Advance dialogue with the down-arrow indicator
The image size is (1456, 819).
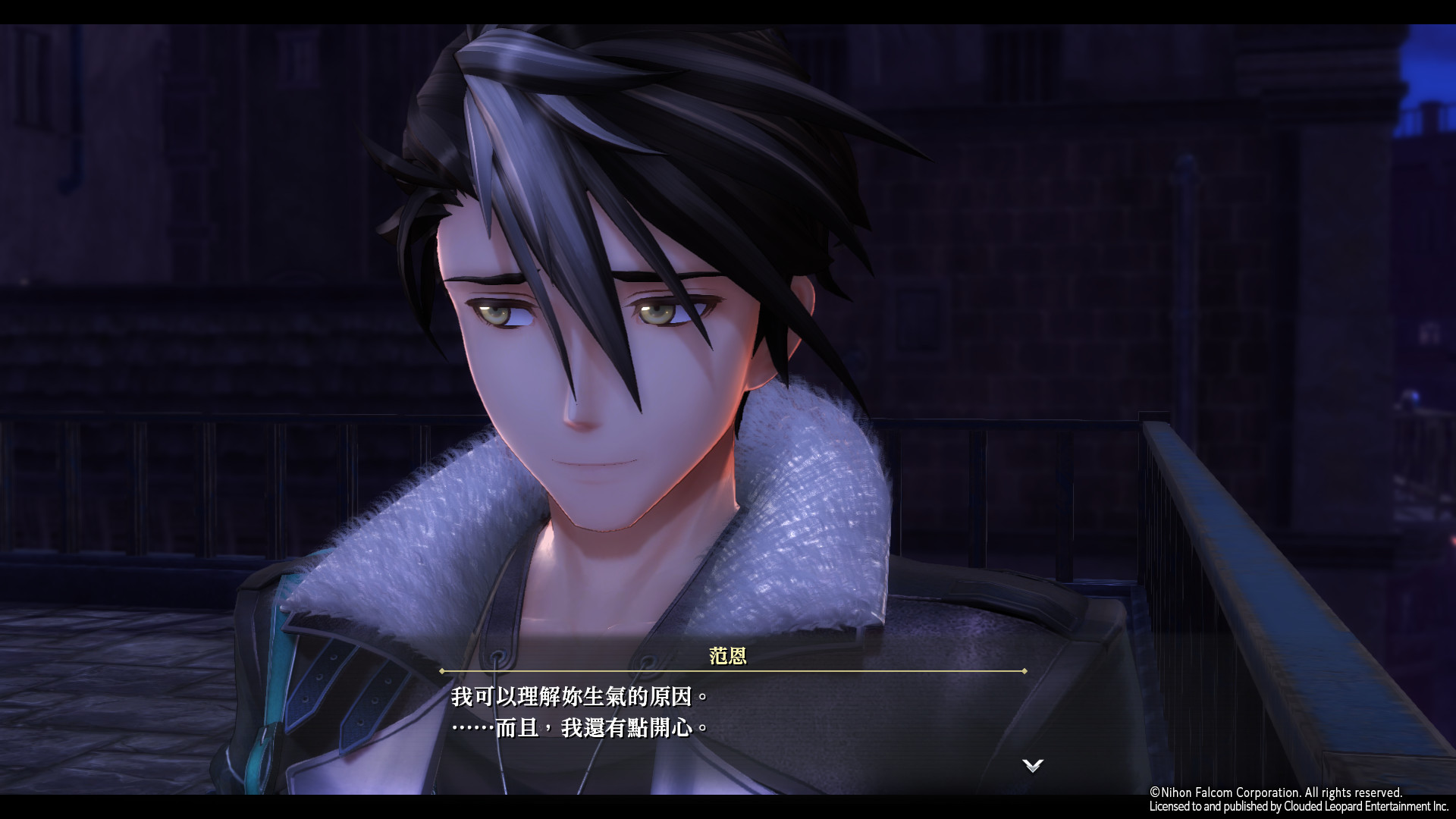click(x=1032, y=765)
